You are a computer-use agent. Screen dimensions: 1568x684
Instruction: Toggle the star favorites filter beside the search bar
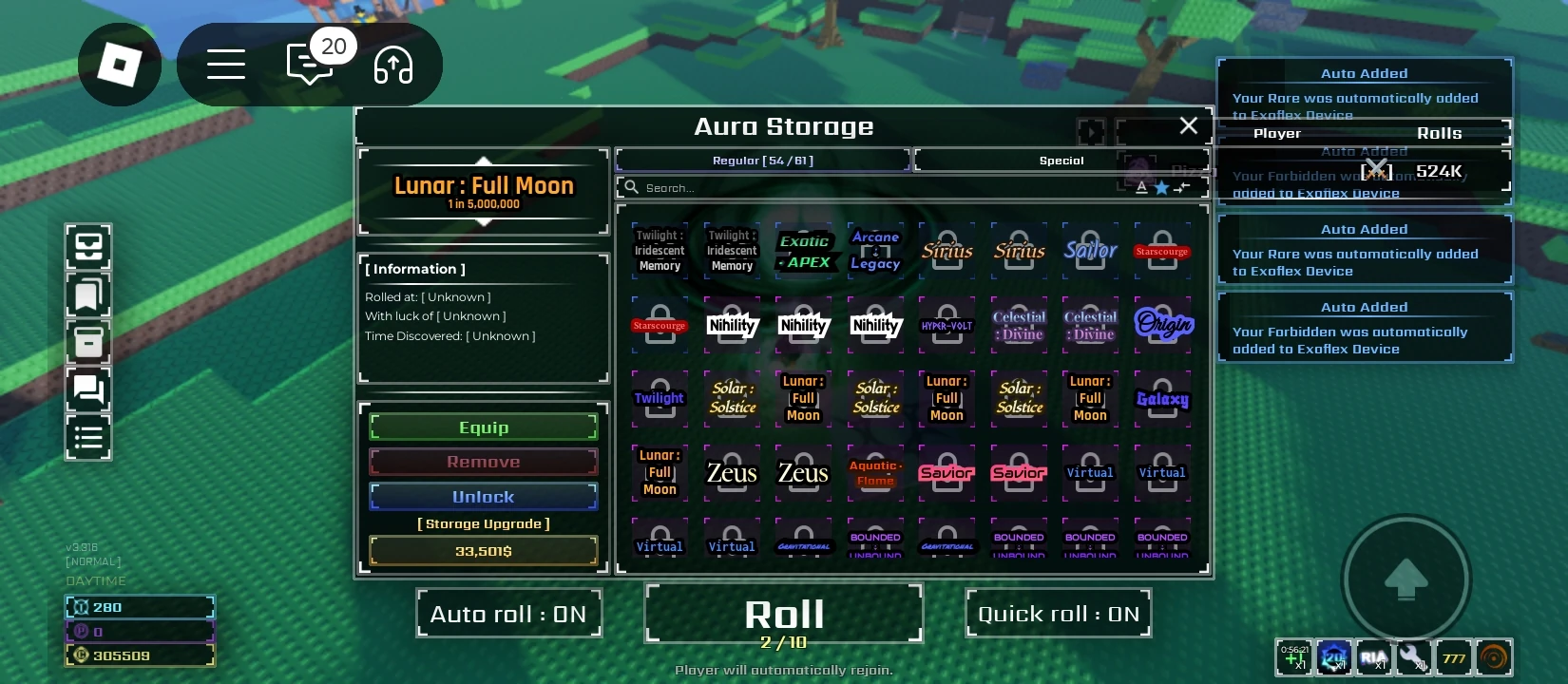(x=1161, y=187)
